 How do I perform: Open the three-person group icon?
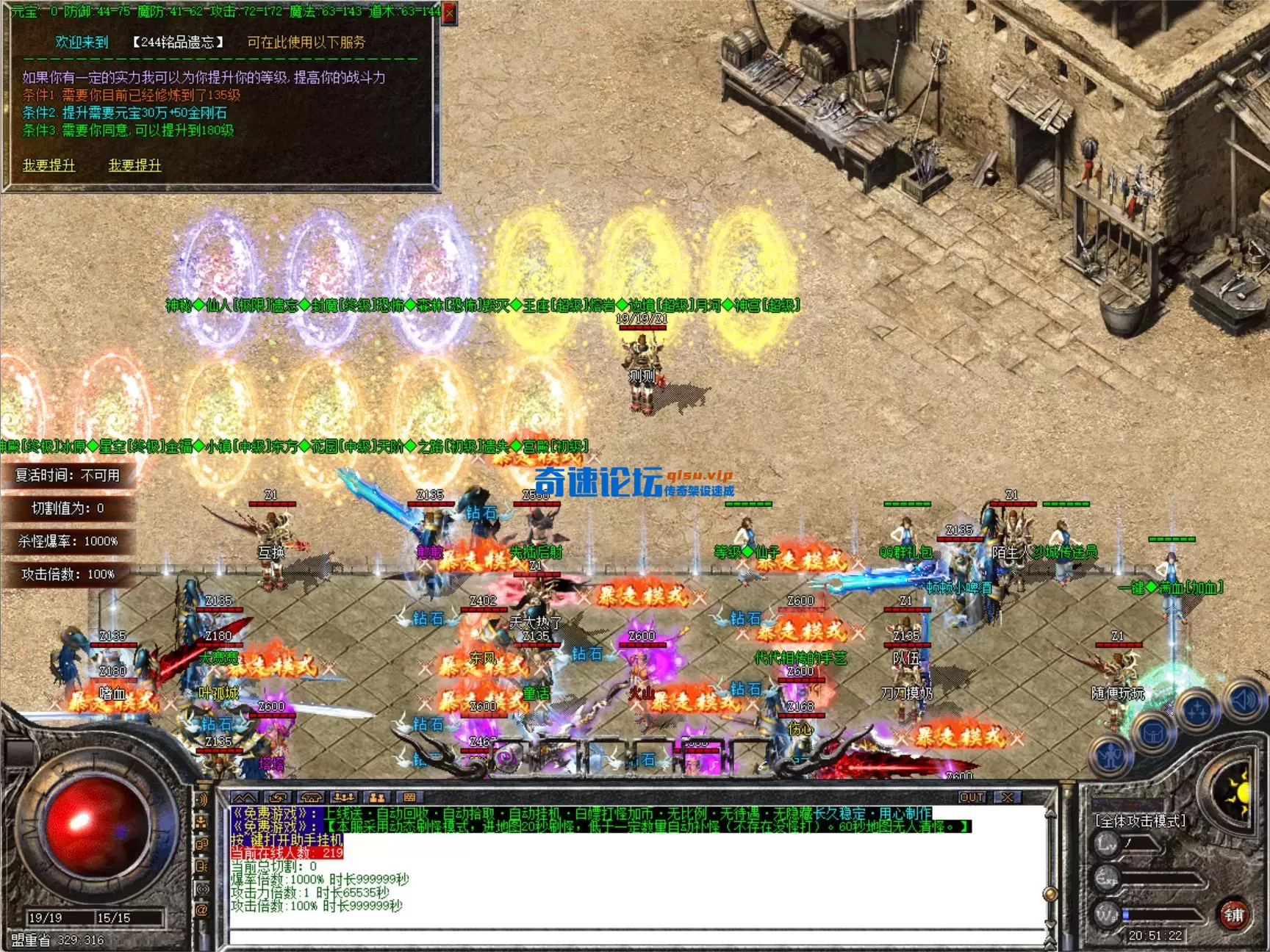(x=344, y=797)
